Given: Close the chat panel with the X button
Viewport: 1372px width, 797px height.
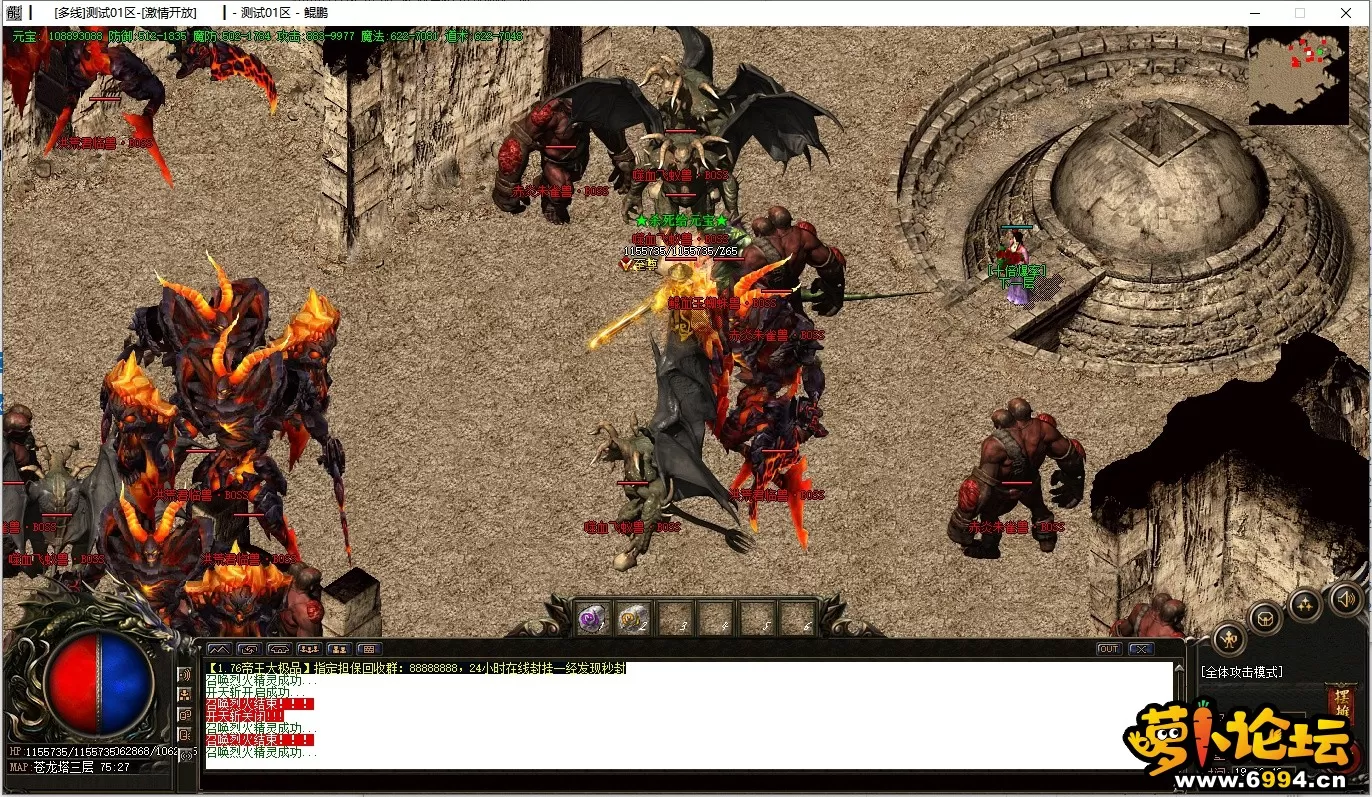Looking at the screenshot, I should pos(1141,649).
